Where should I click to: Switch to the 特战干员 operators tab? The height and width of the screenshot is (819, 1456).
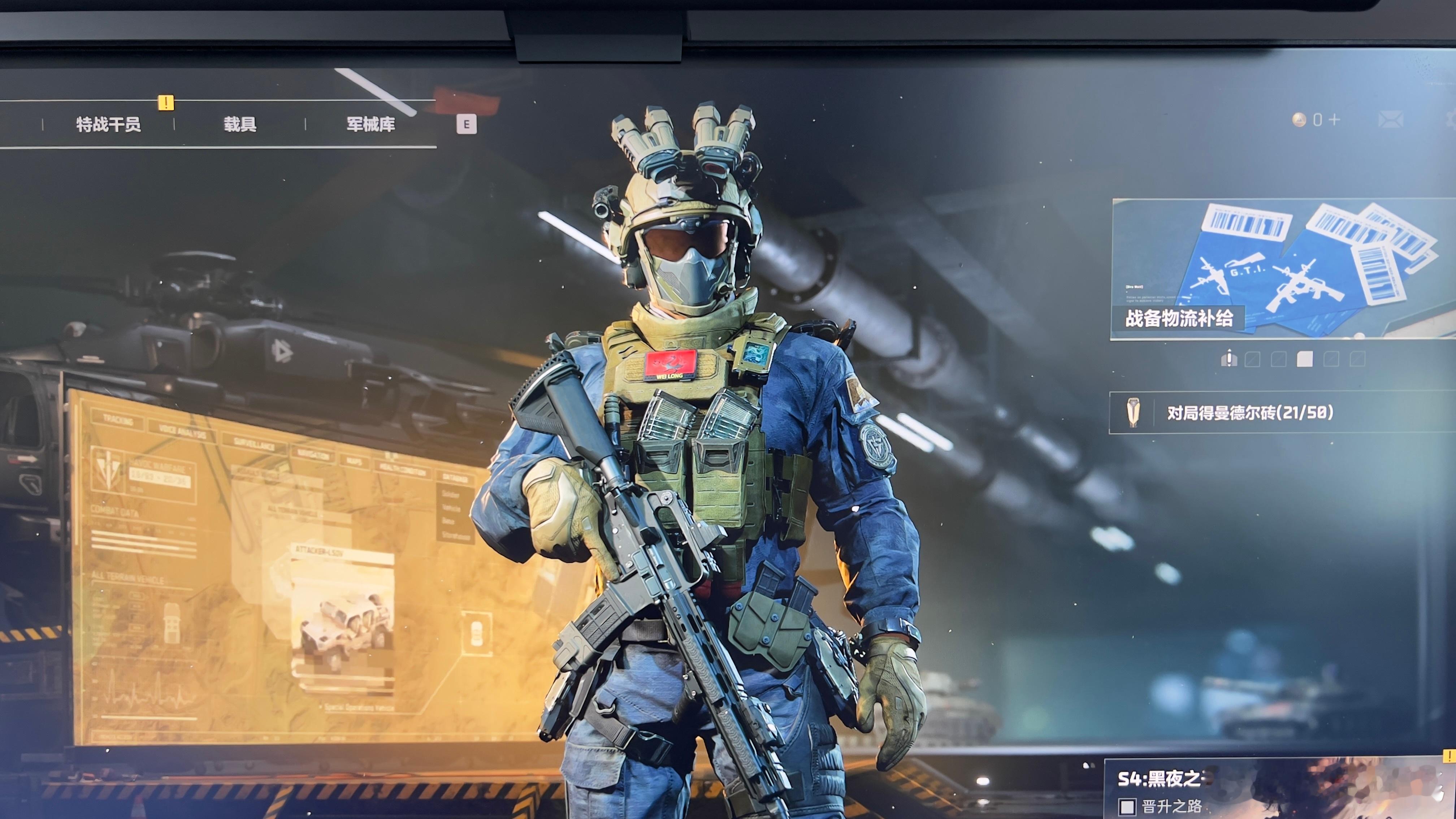[x=109, y=124]
